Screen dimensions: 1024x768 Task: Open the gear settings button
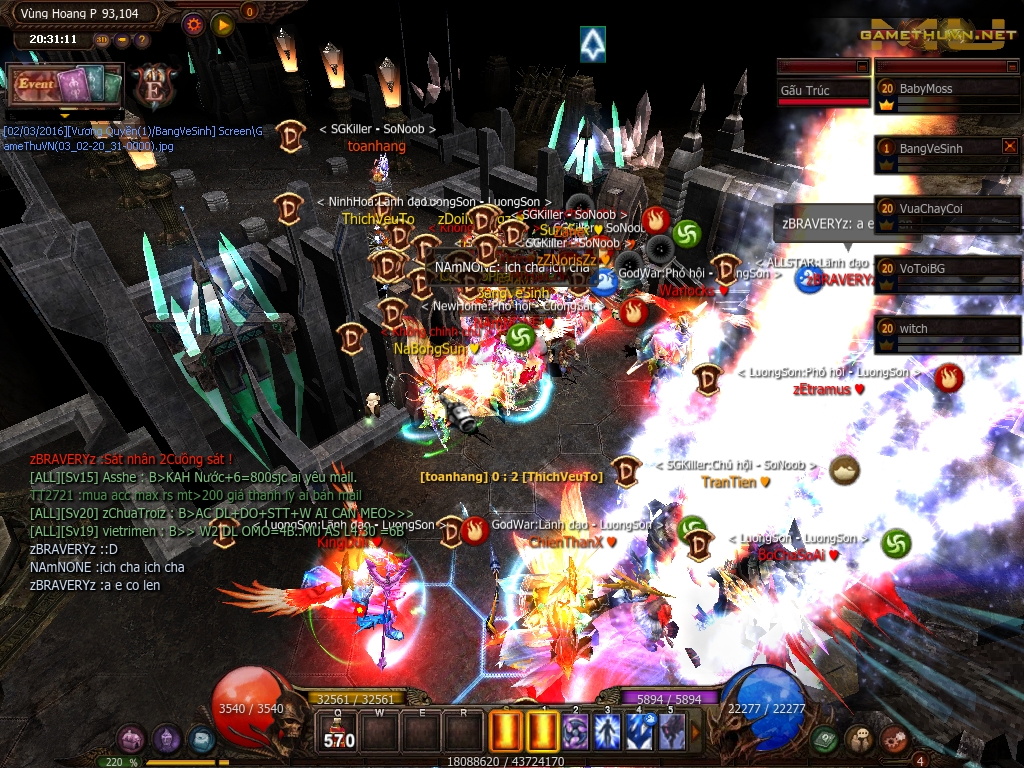click(x=193, y=23)
